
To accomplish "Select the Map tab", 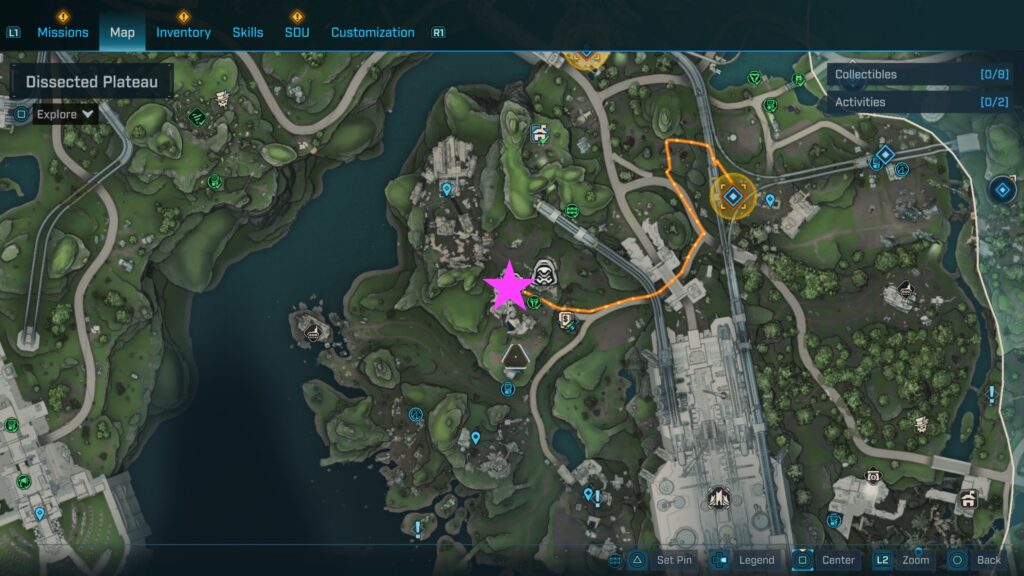I will pos(122,32).
